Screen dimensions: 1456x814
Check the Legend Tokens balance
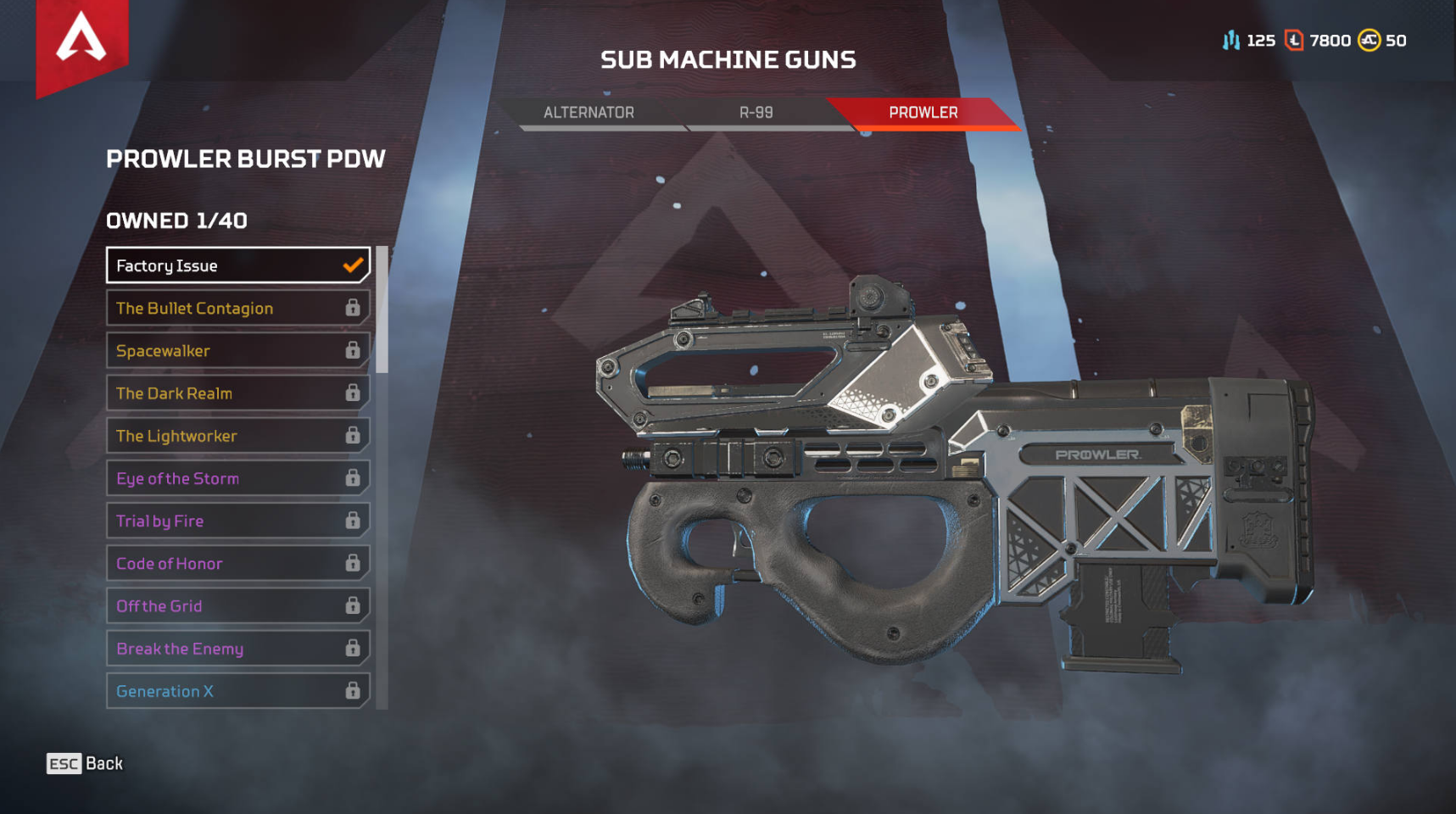[x=1319, y=41]
